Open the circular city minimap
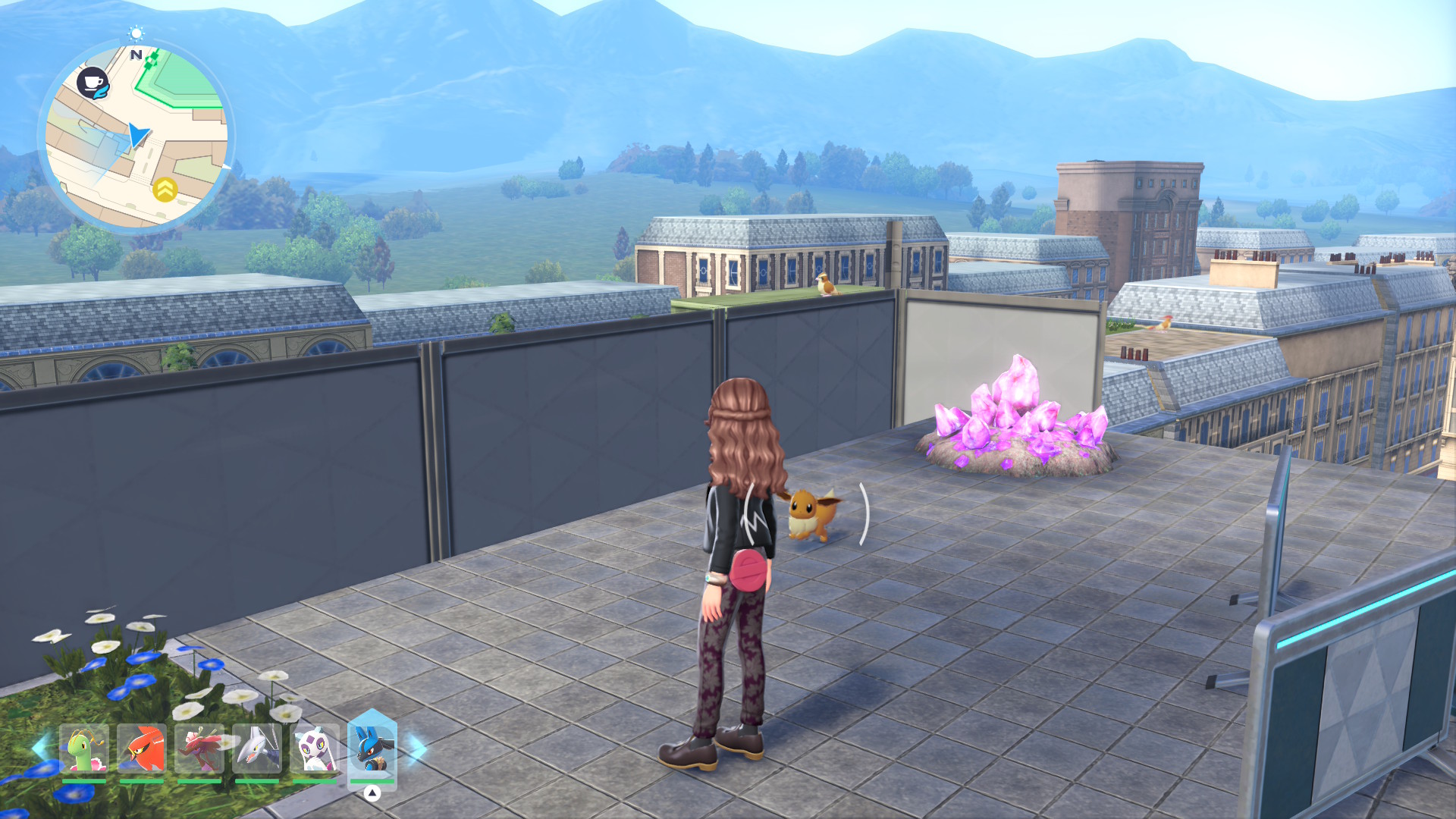Viewport: 1456px width, 819px height. click(x=136, y=136)
